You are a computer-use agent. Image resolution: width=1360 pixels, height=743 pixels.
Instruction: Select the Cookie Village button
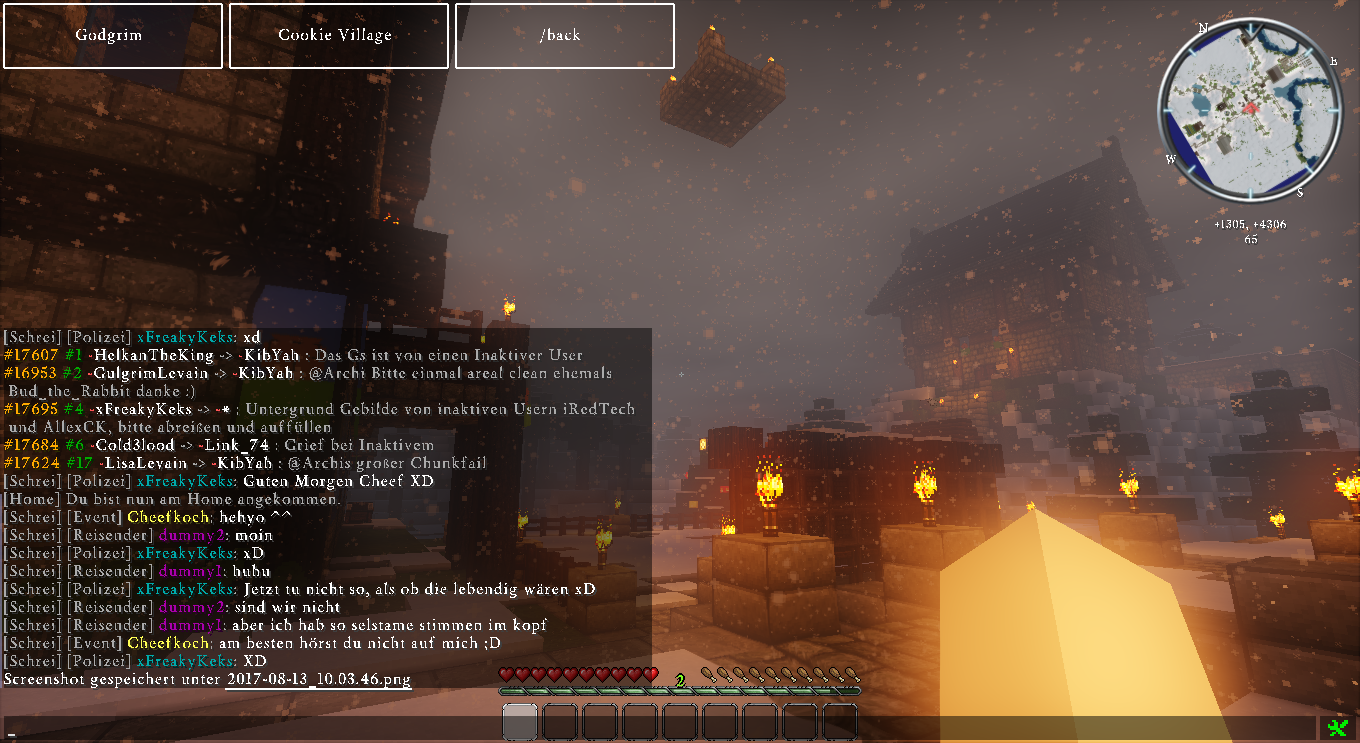click(335, 36)
